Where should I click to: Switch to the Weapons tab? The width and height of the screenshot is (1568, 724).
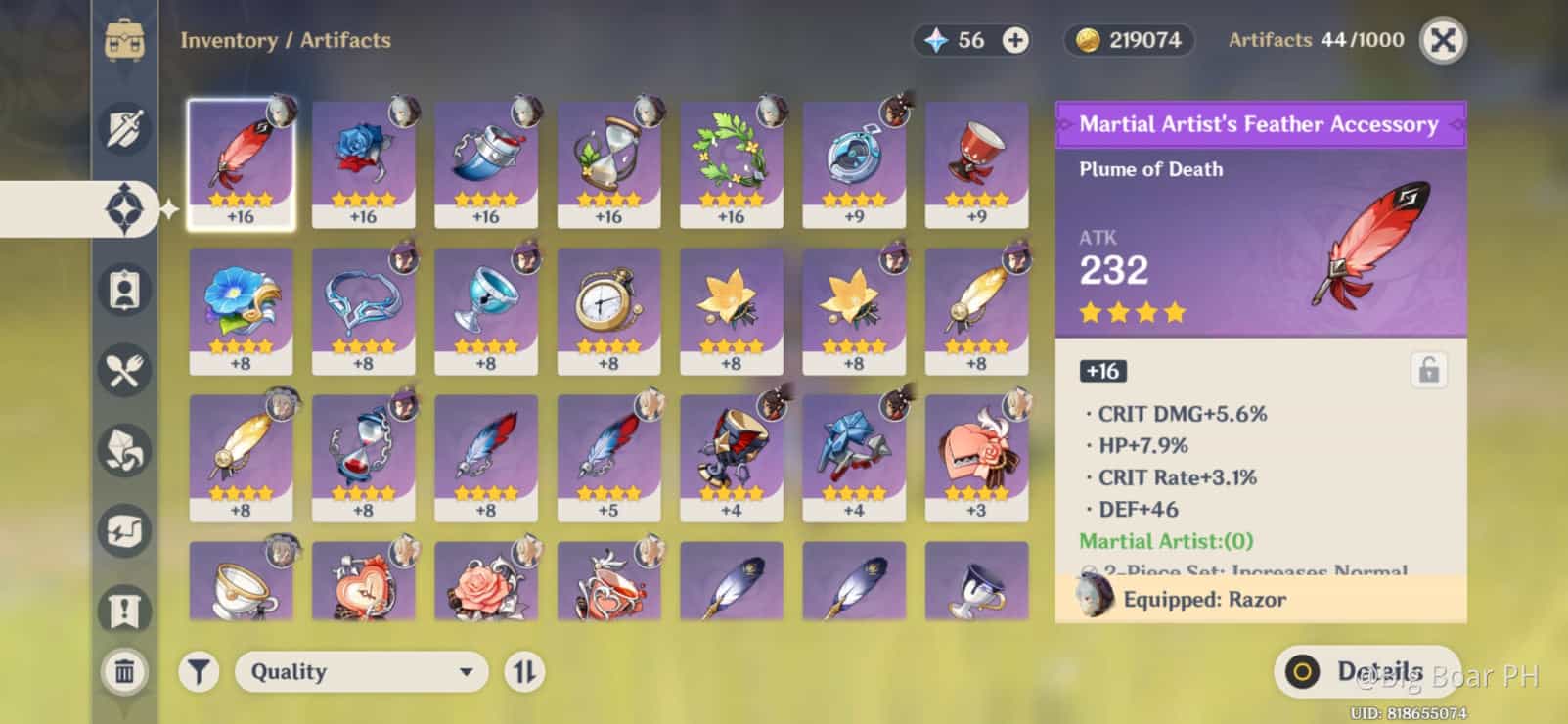point(125,128)
